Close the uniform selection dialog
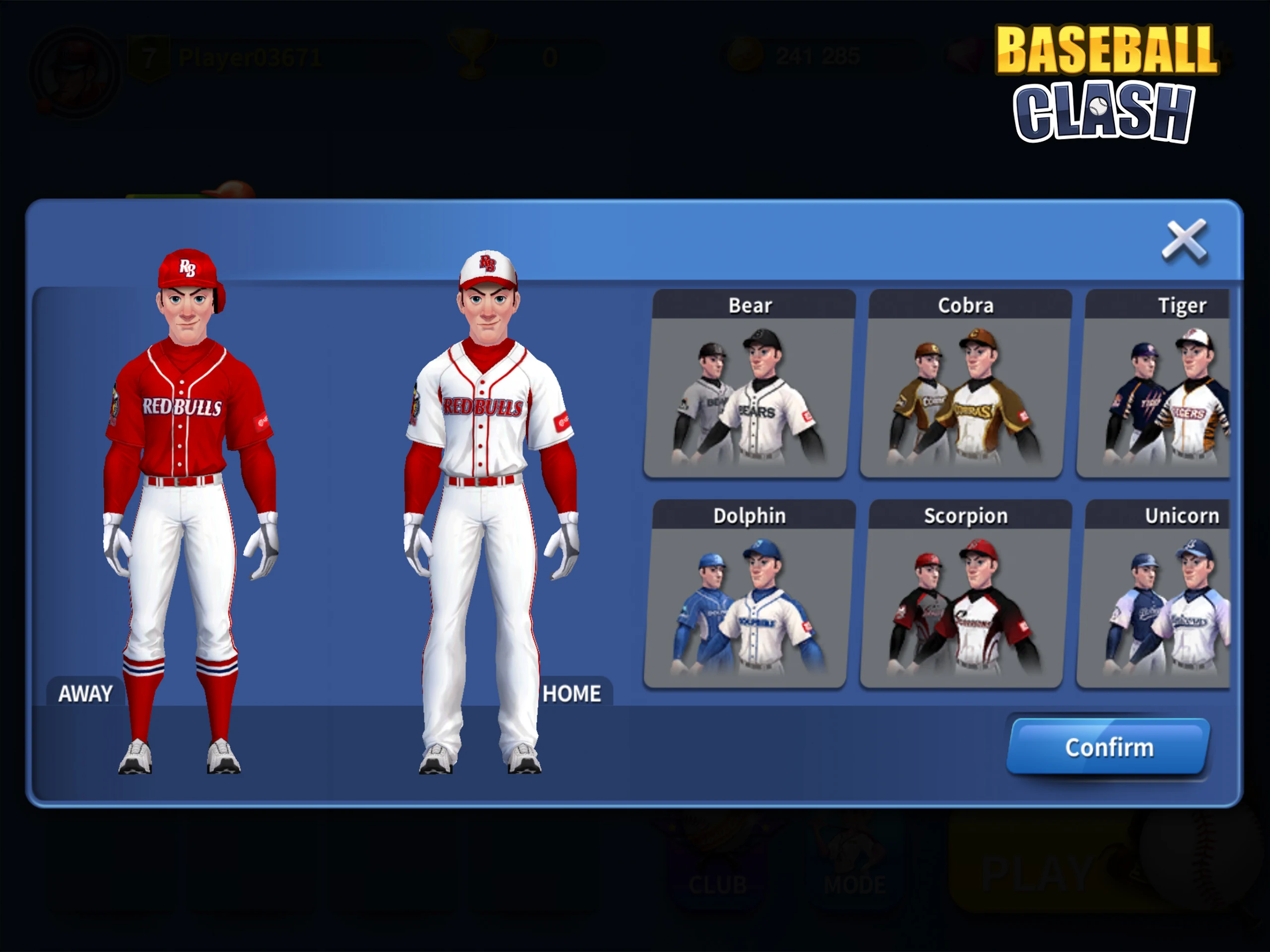The width and height of the screenshot is (1270, 952). [x=1185, y=241]
